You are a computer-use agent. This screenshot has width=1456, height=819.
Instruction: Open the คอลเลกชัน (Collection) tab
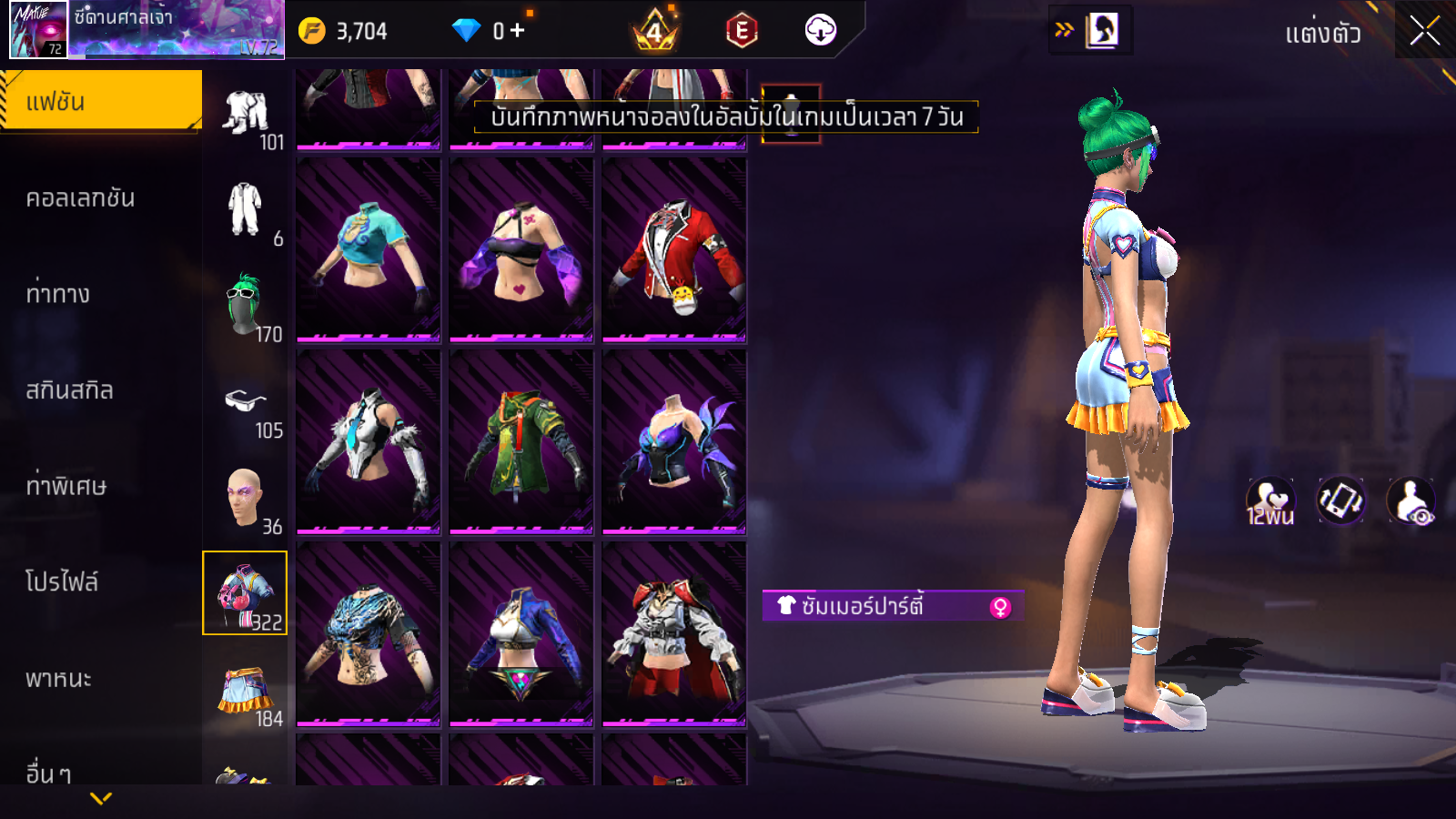click(81, 198)
